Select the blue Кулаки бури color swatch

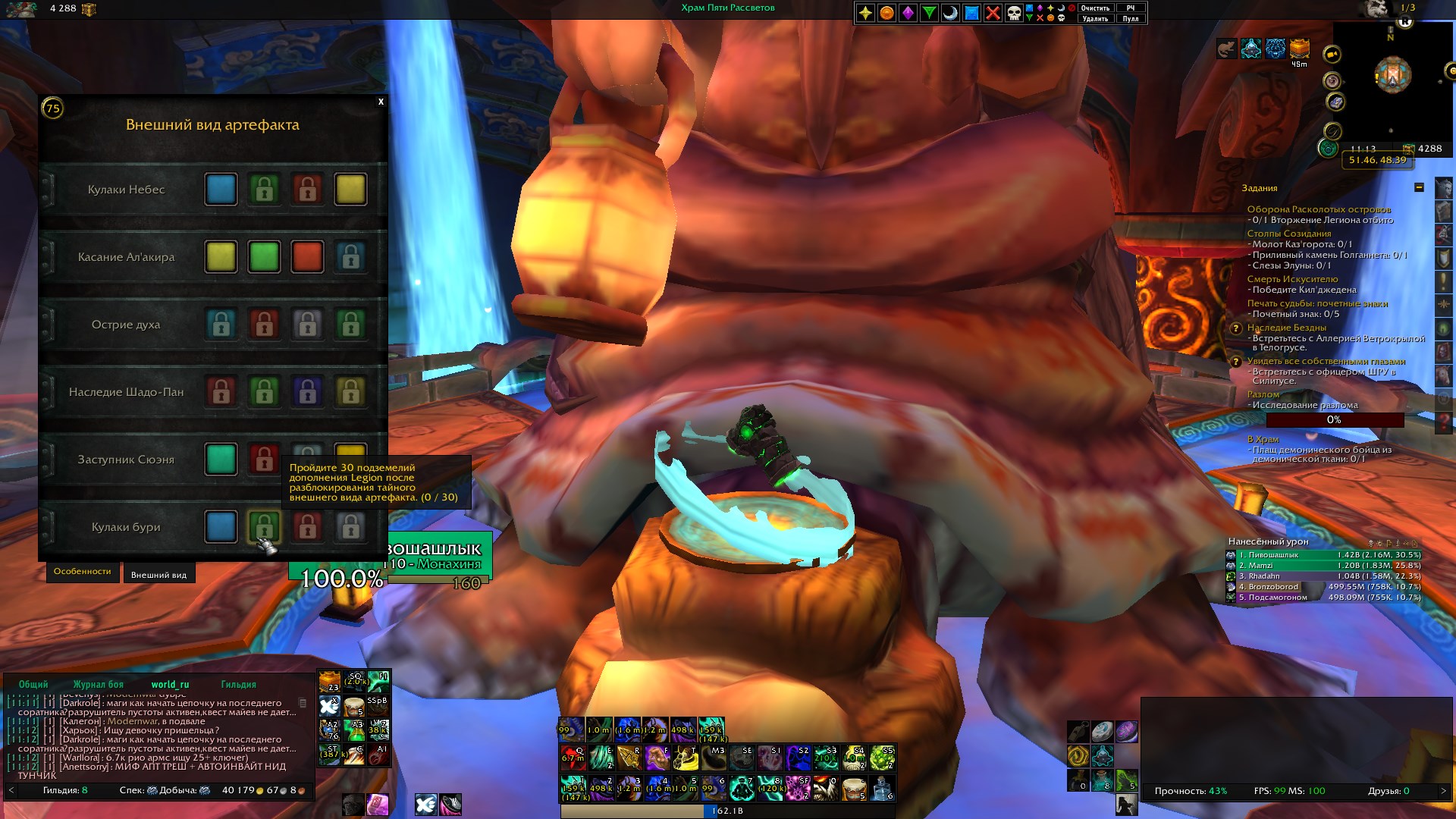(221, 527)
